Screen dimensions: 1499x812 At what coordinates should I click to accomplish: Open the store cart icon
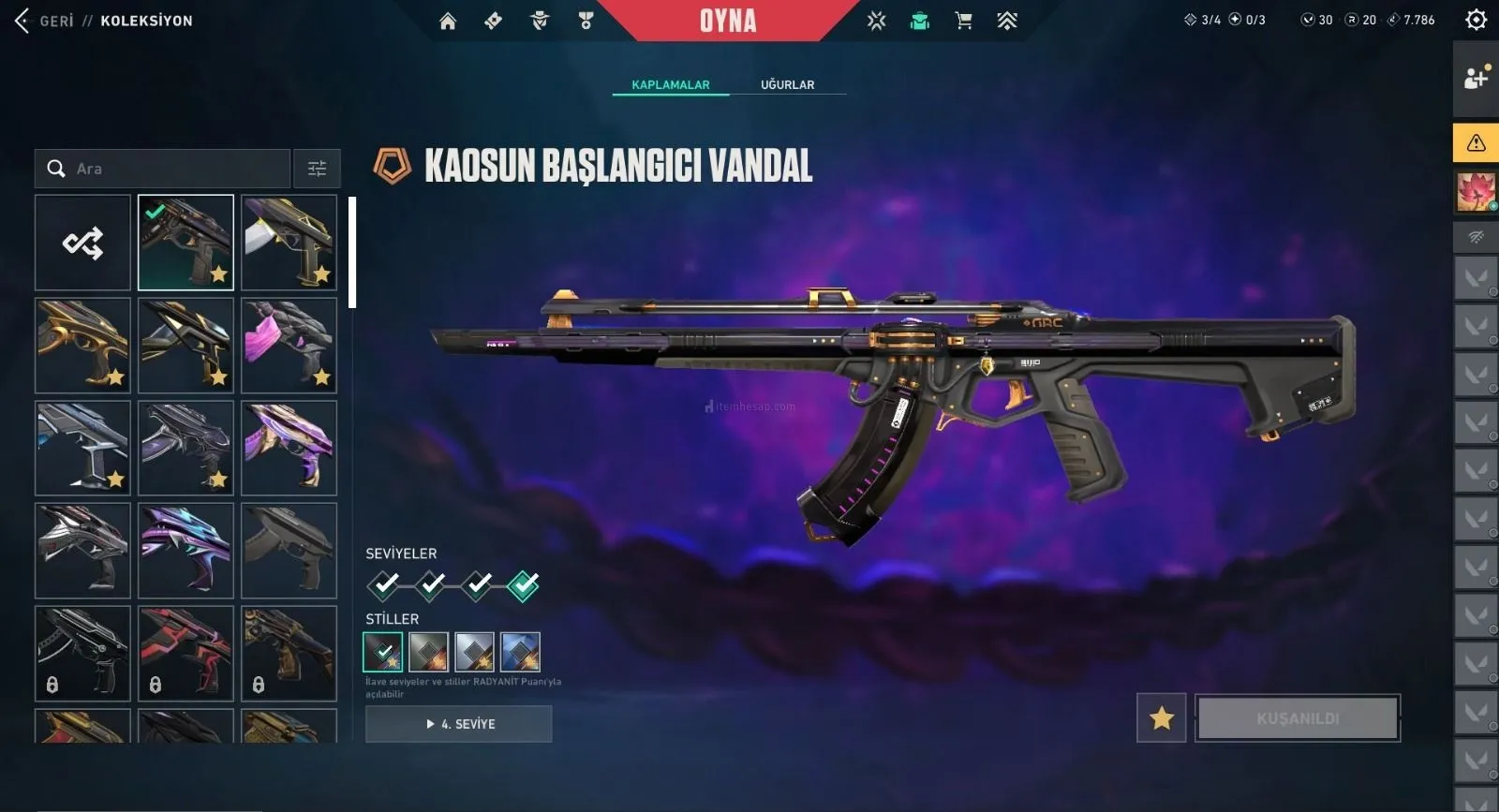click(963, 21)
